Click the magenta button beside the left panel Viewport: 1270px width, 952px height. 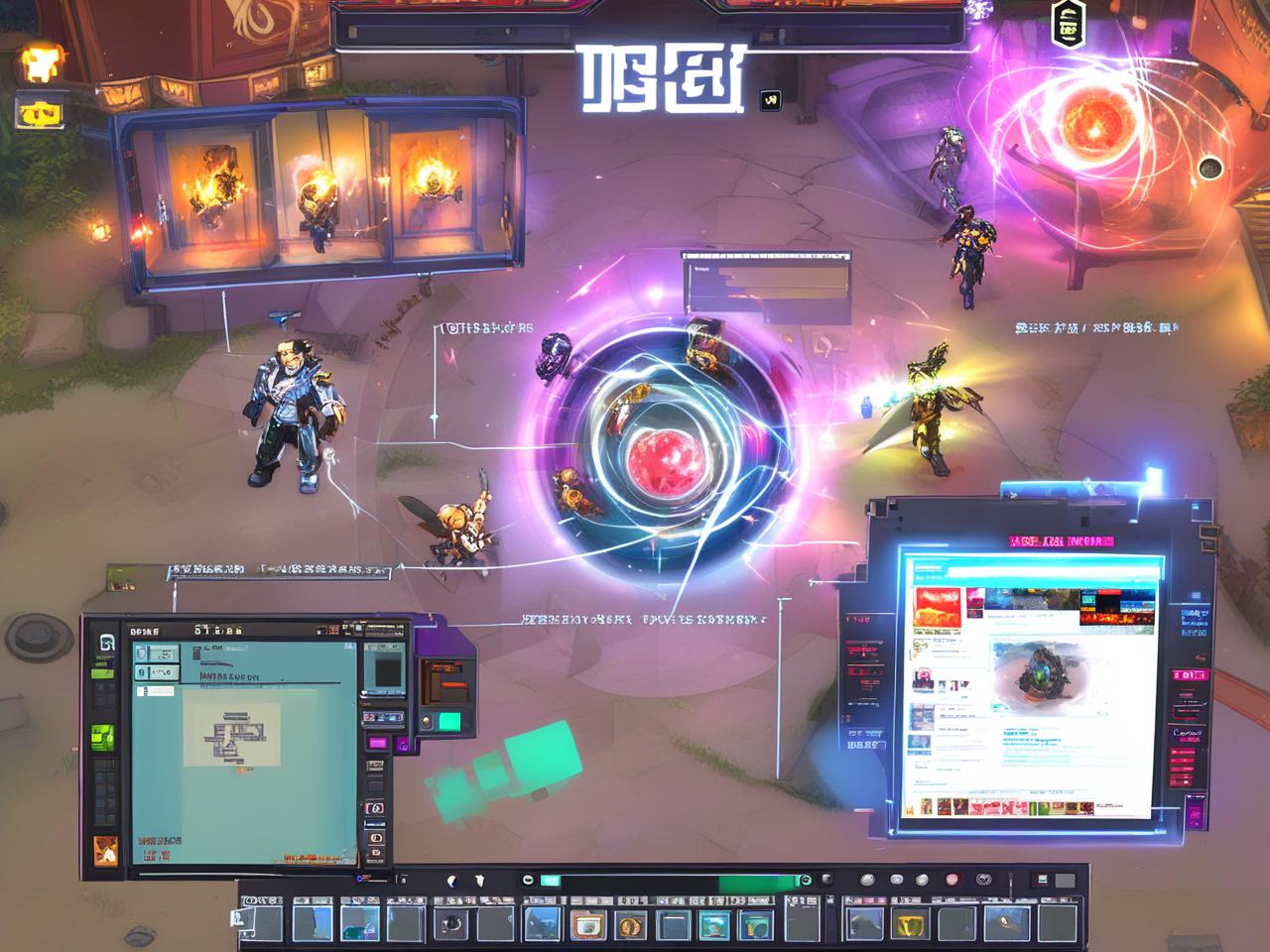(x=378, y=743)
